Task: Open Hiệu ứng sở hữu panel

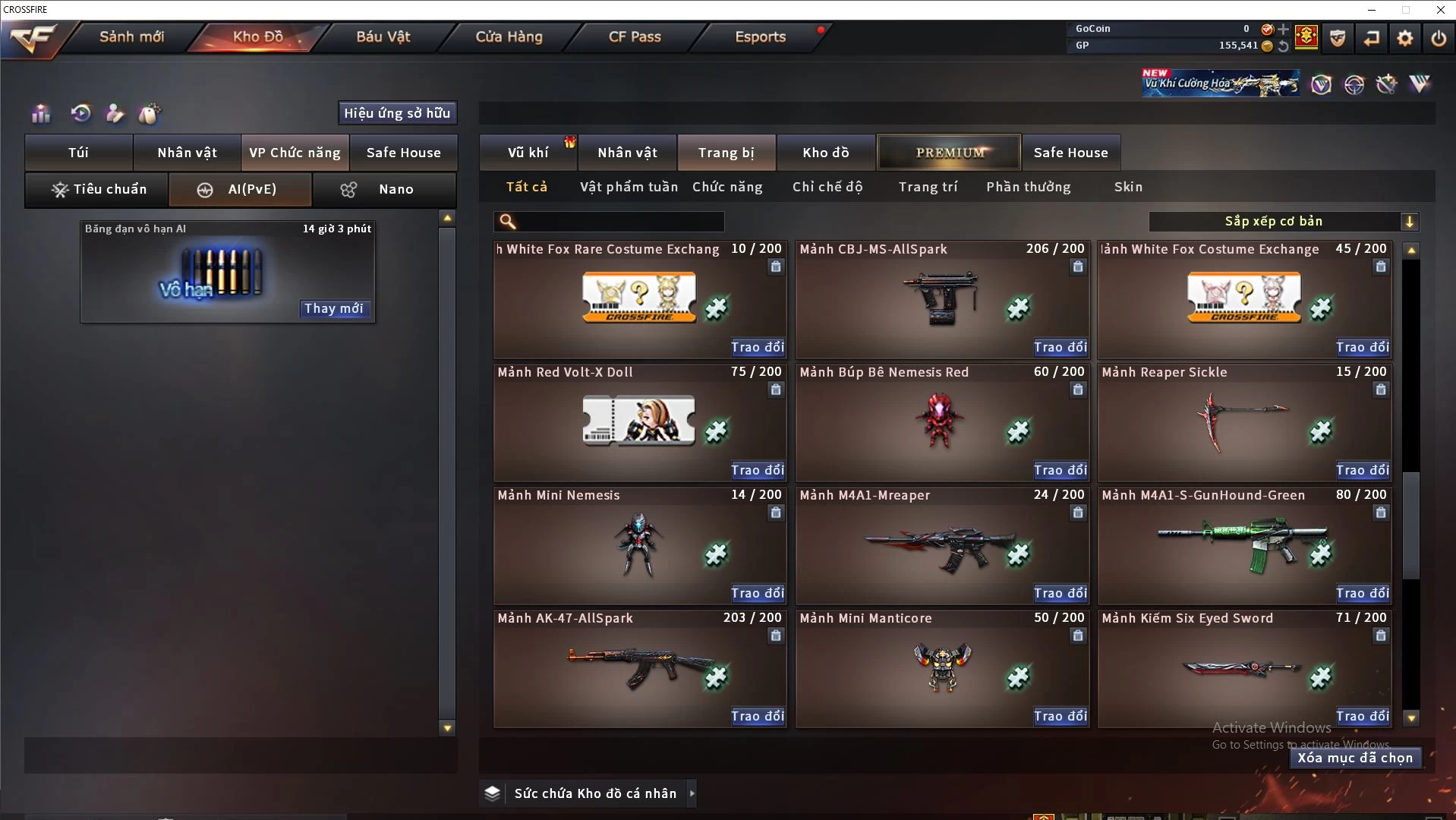Action: point(397,113)
